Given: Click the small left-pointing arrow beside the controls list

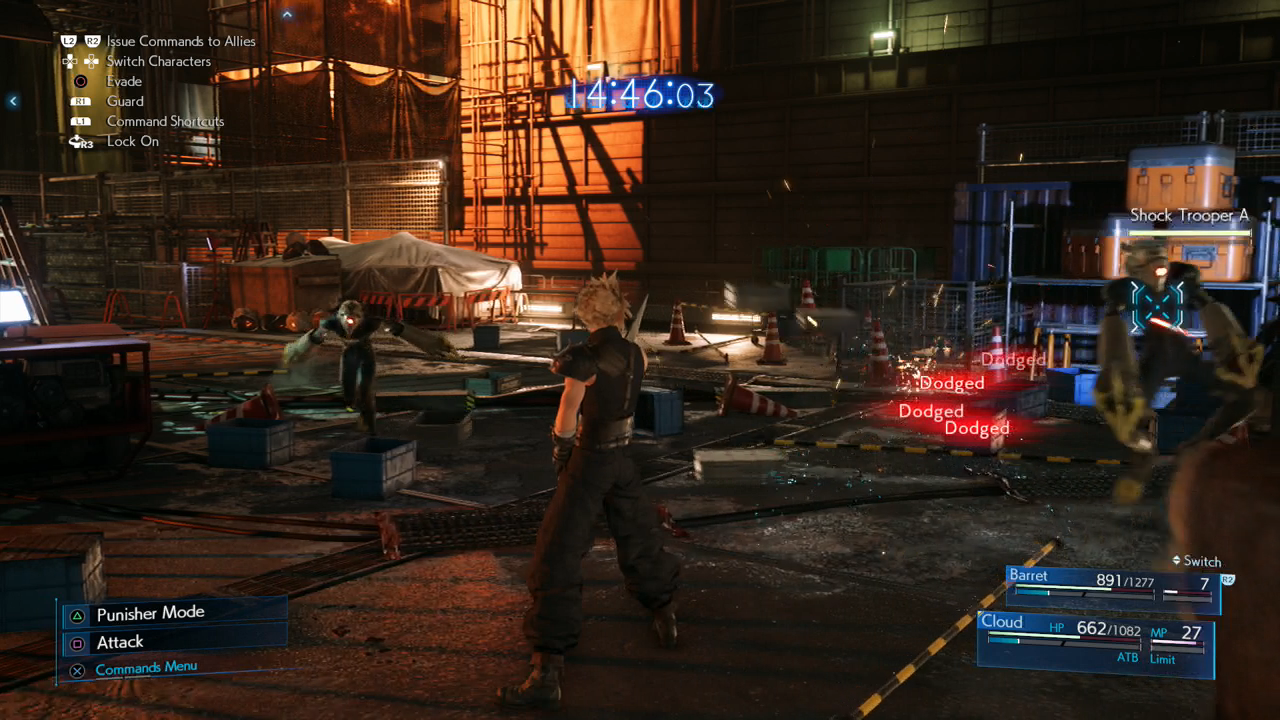Looking at the screenshot, I should click(13, 101).
